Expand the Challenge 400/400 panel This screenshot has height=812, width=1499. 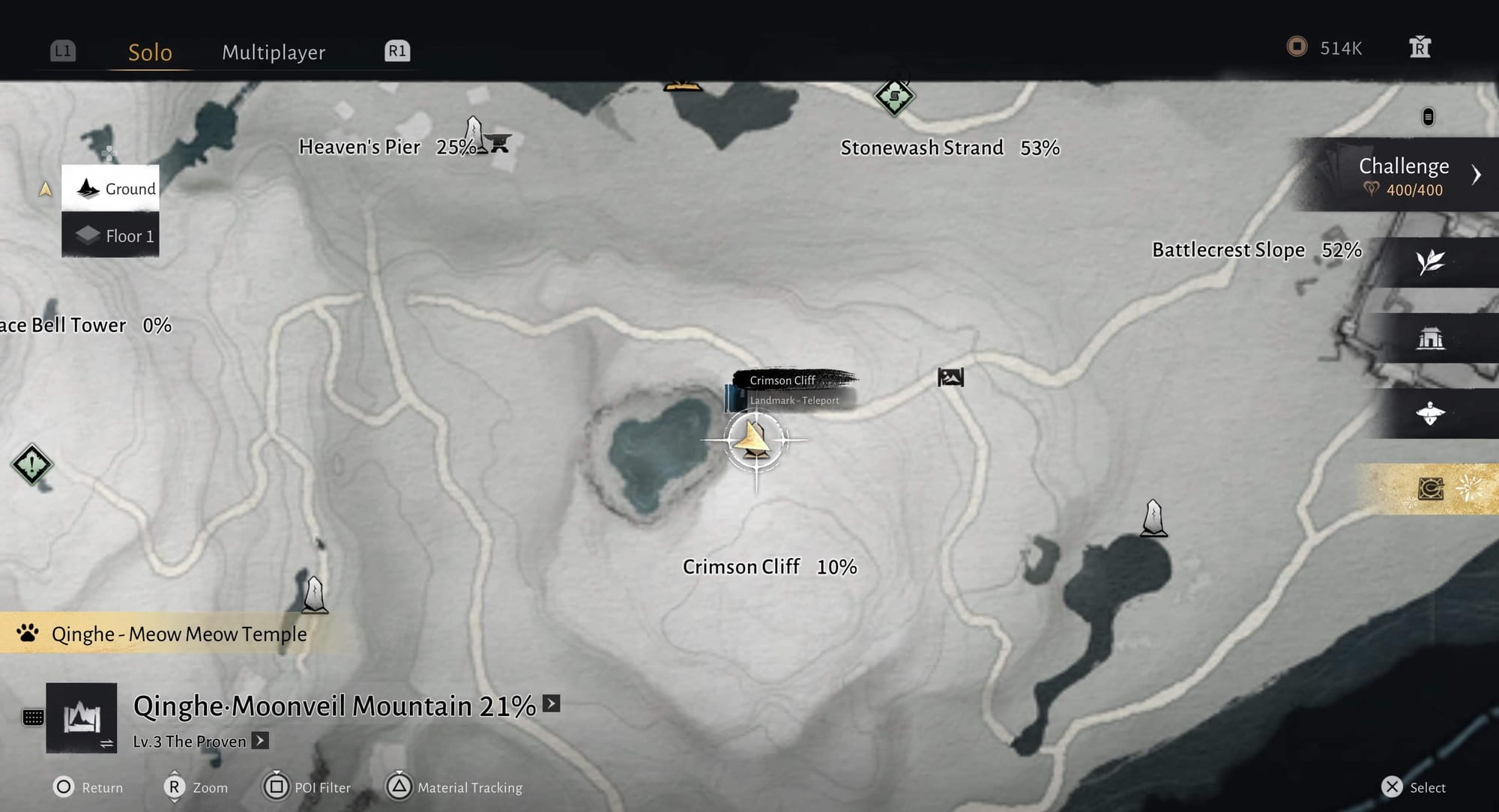click(x=1475, y=175)
